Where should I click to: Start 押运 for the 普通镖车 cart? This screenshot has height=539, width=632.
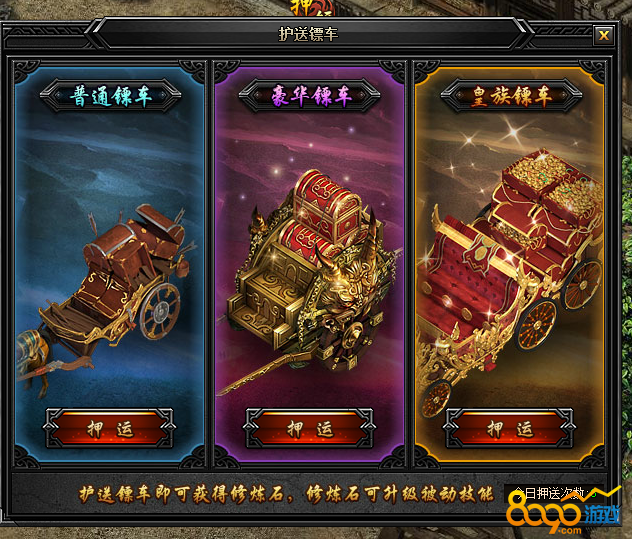coord(110,429)
